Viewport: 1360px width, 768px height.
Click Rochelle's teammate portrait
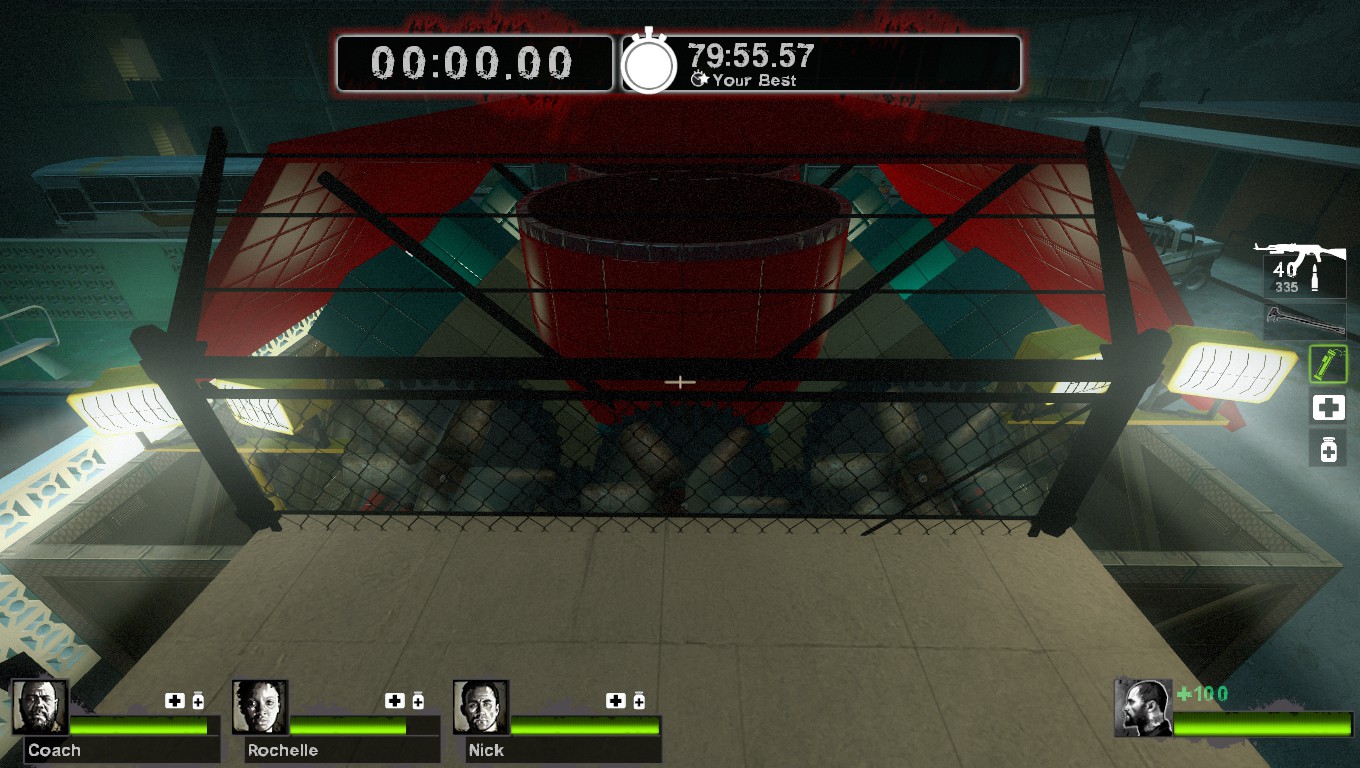(x=260, y=707)
